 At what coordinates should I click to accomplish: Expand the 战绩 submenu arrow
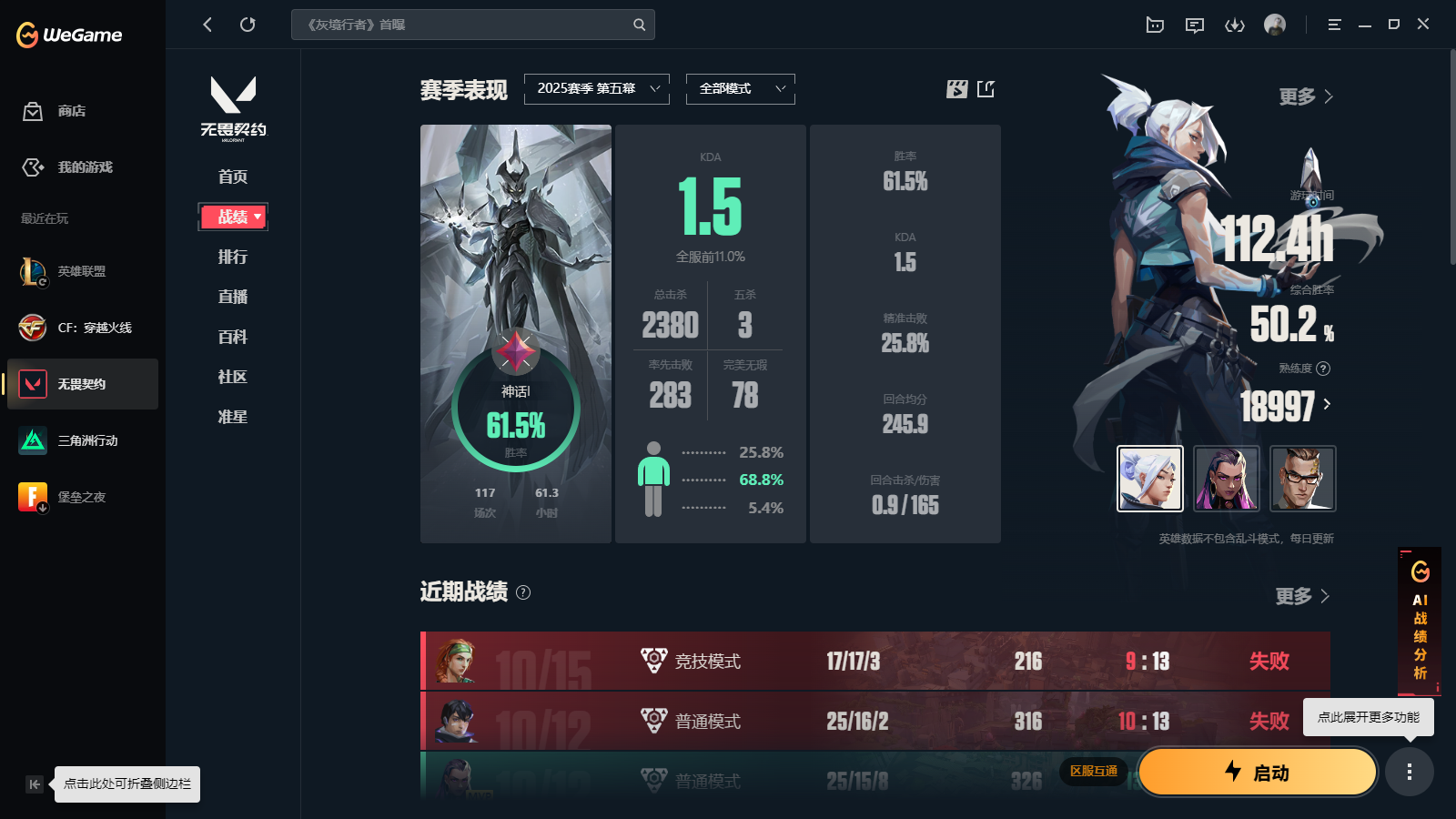[257, 217]
